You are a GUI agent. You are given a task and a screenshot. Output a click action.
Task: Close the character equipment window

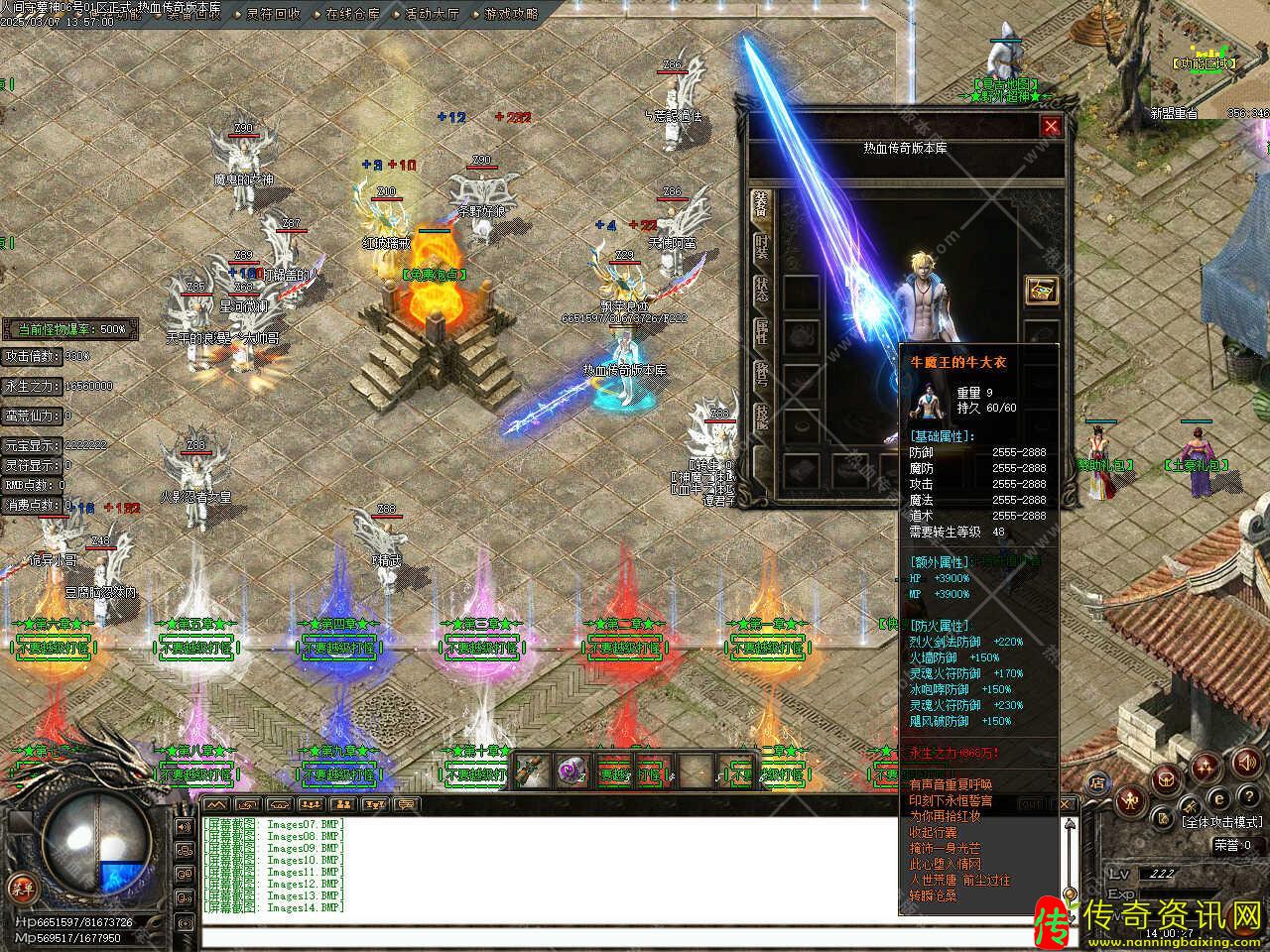[1051, 126]
